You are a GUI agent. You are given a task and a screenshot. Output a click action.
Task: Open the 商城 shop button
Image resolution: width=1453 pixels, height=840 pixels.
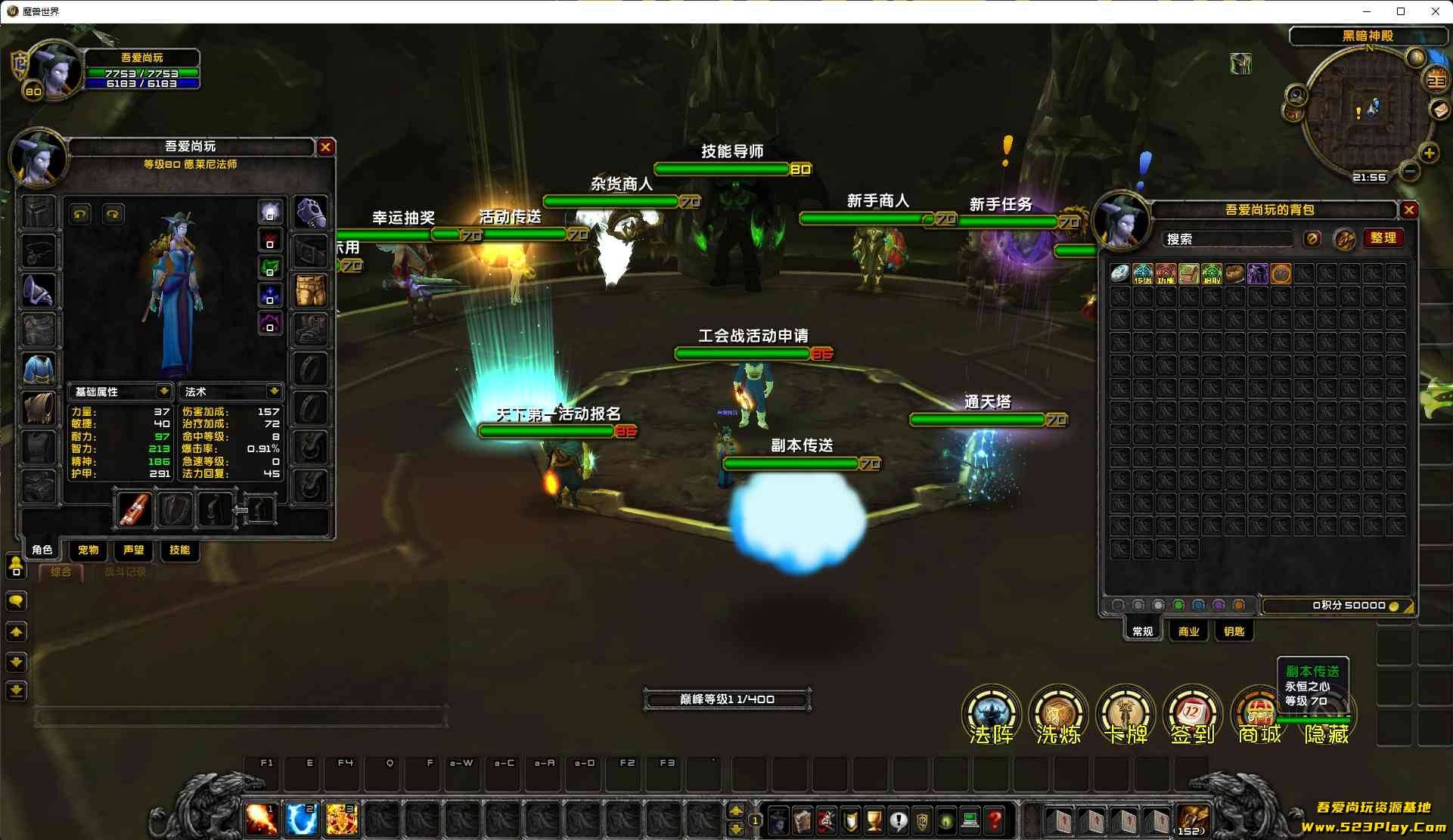coord(1259,714)
